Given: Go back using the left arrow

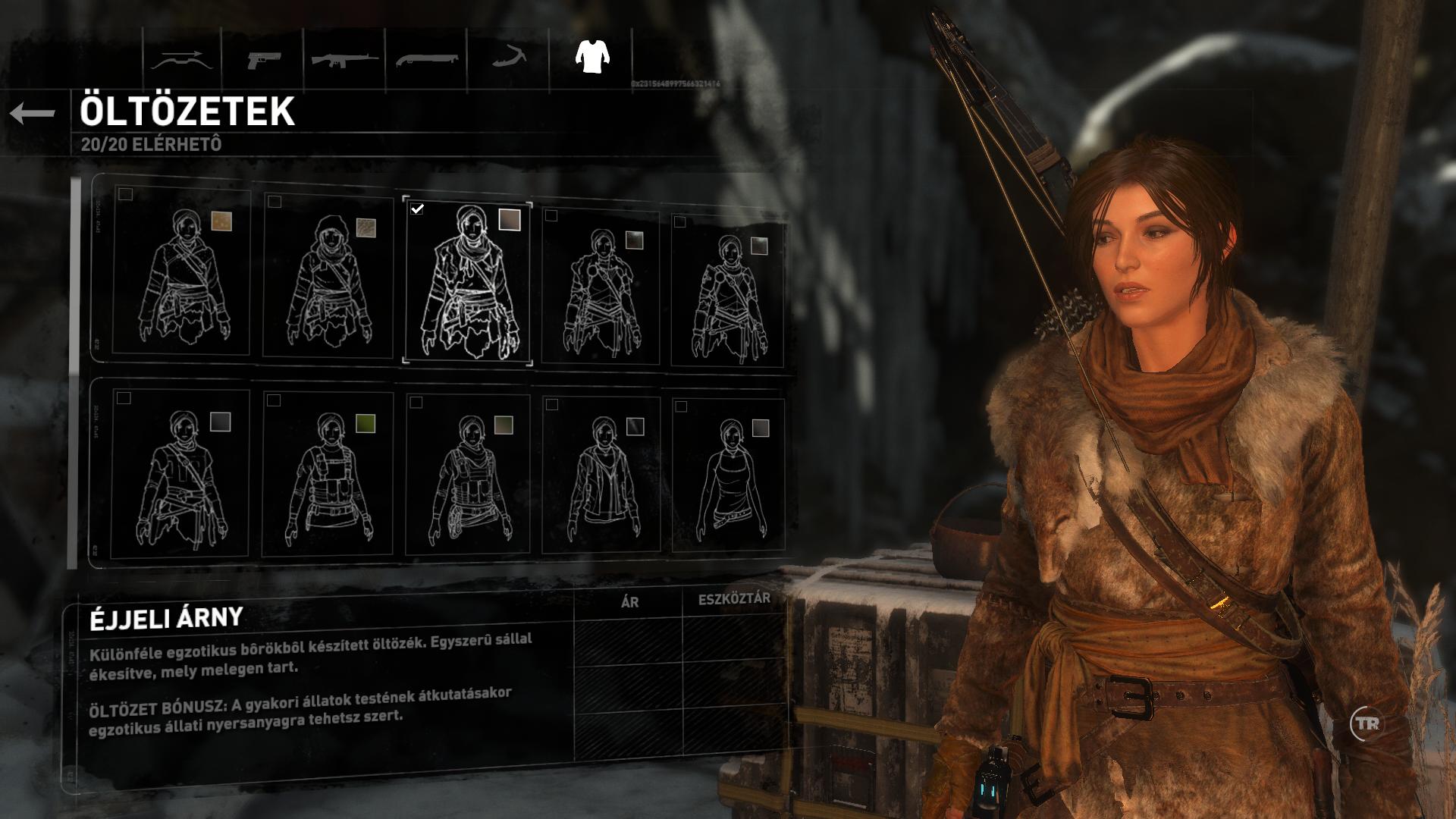Looking at the screenshot, I should pyautogui.click(x=33, y=114).
